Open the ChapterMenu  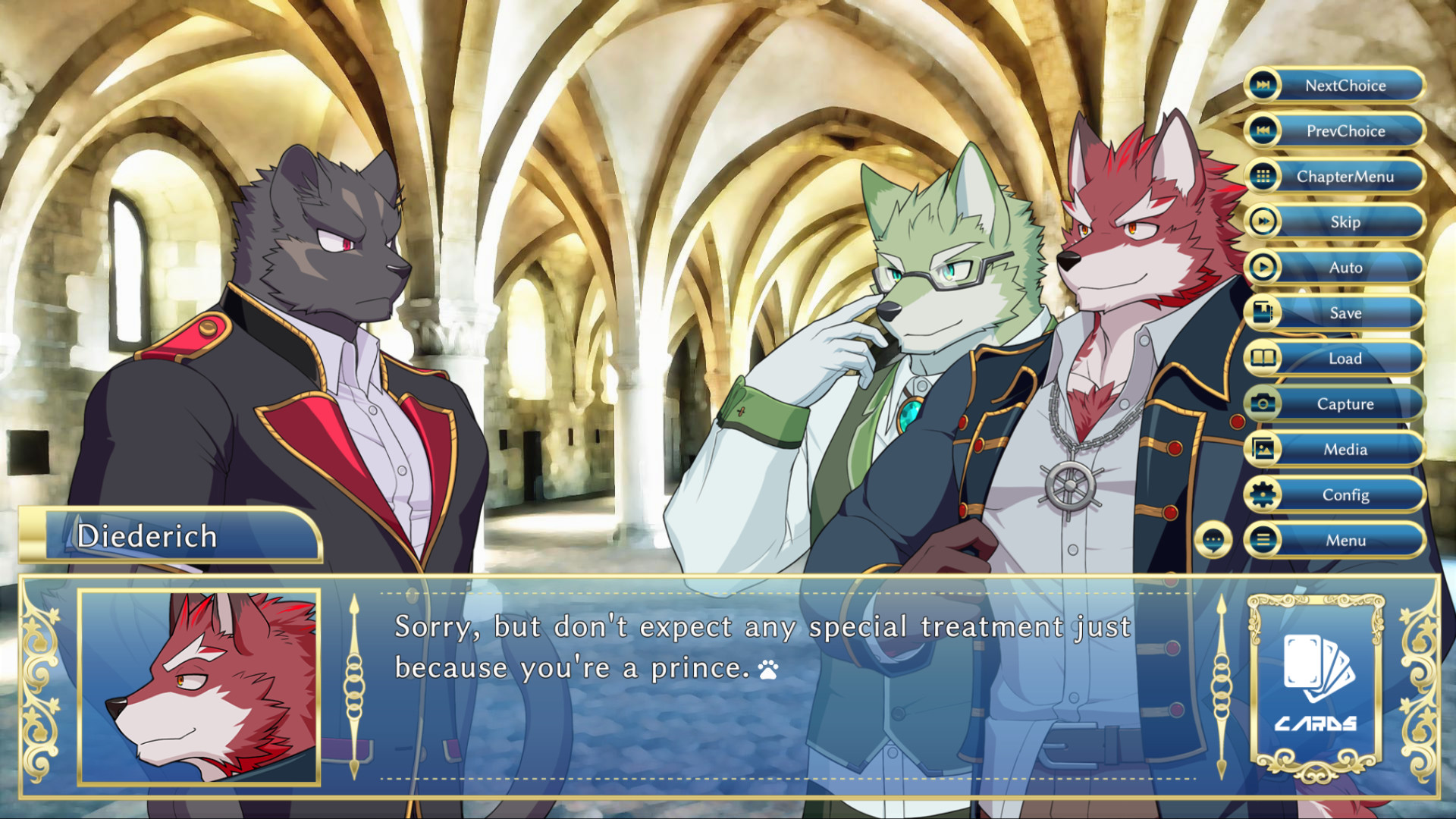click(1346, 176)
